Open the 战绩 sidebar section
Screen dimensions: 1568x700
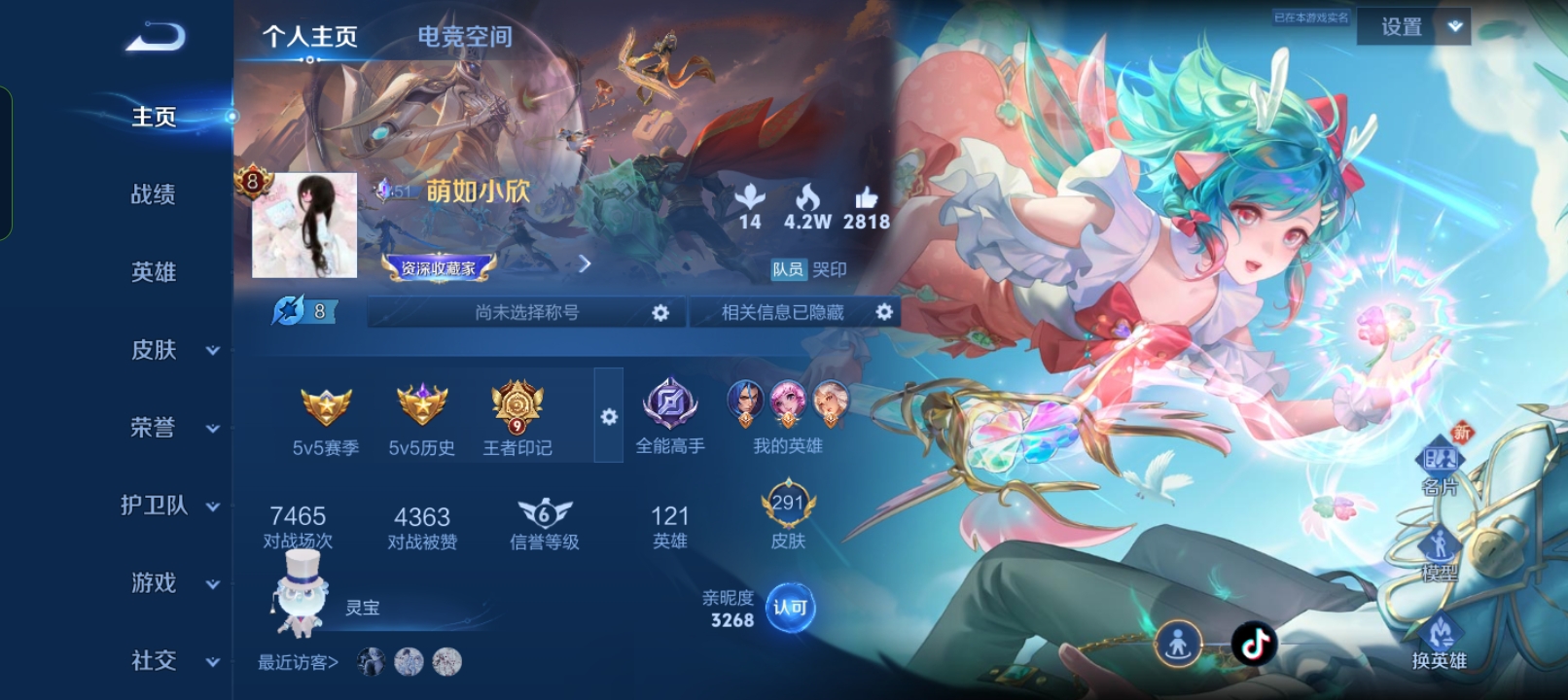(x=154, y=194)
